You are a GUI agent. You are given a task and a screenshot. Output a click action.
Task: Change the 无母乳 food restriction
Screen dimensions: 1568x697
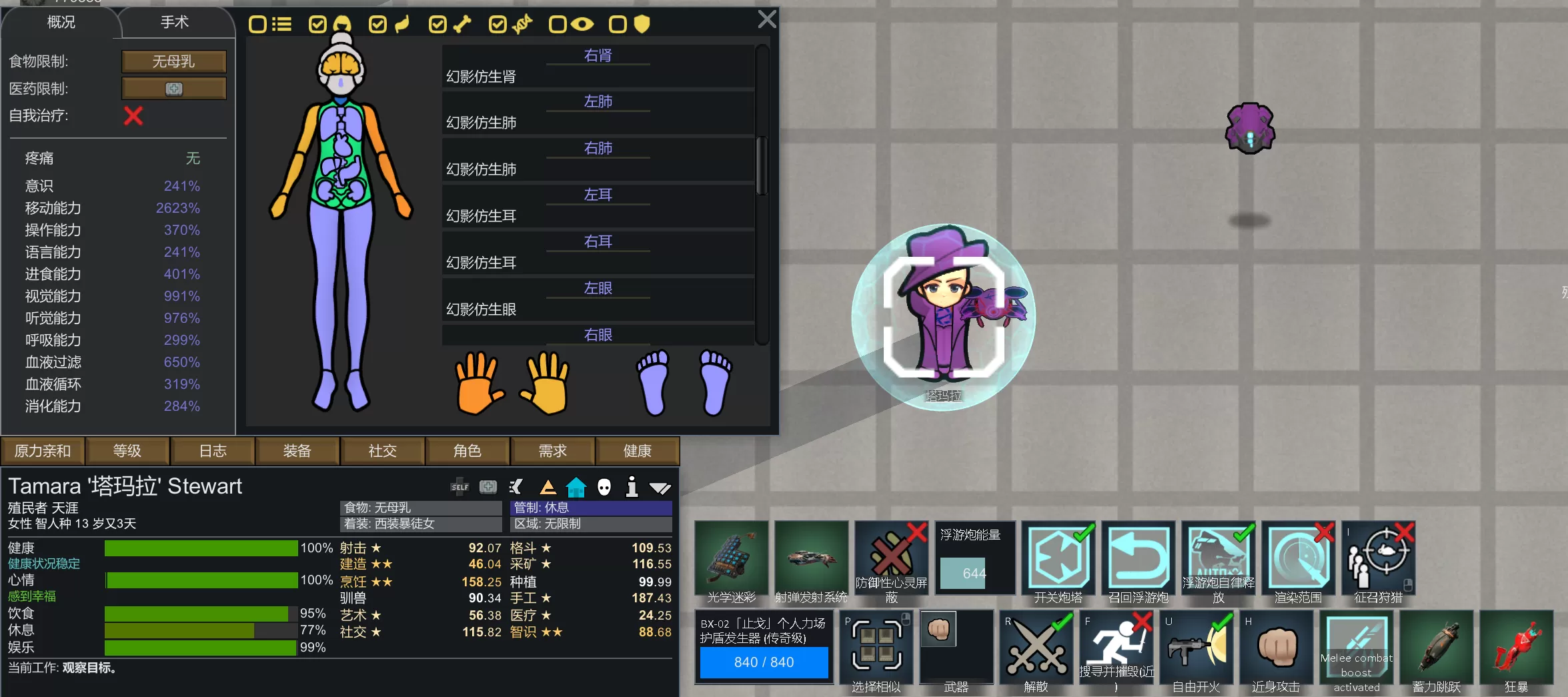[173, 61]
